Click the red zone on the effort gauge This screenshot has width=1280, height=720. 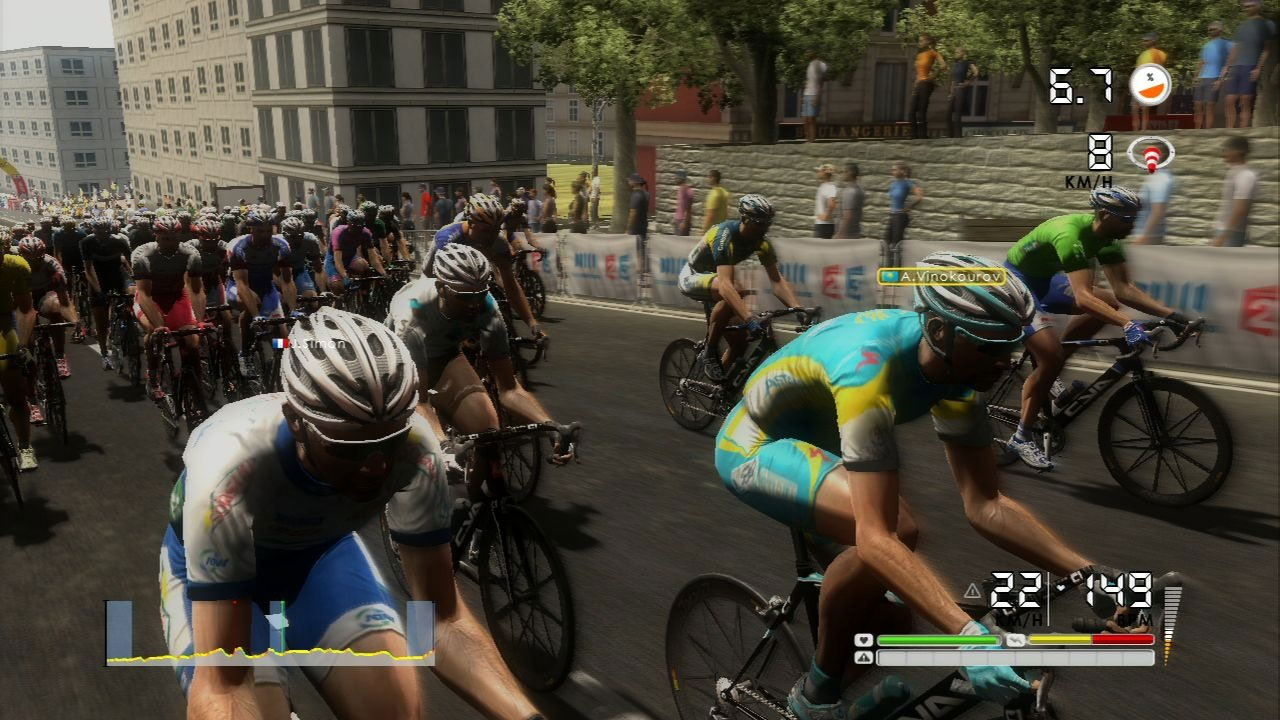(x=1125, y=639)
